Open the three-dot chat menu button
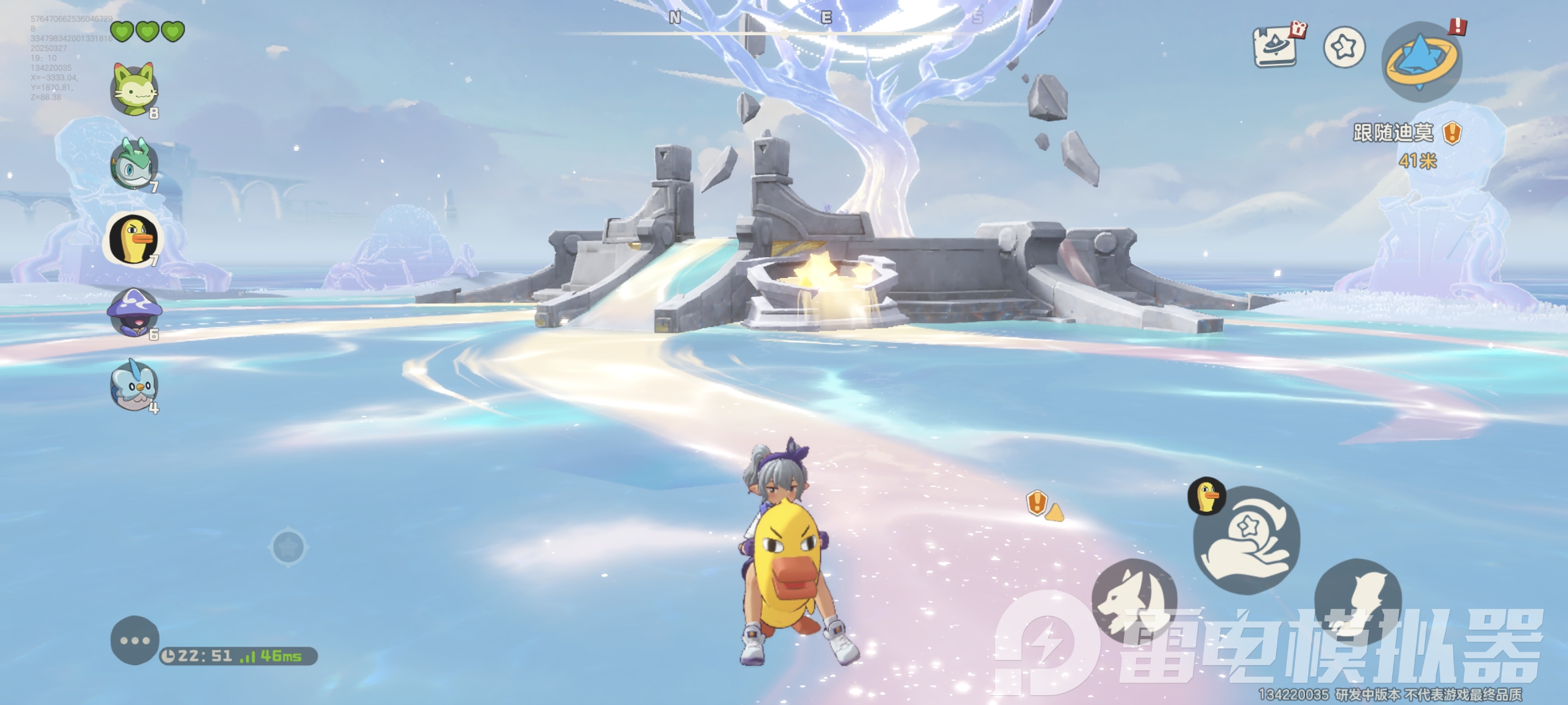This screenshot has height=705, width=1568. click(135, 640)
